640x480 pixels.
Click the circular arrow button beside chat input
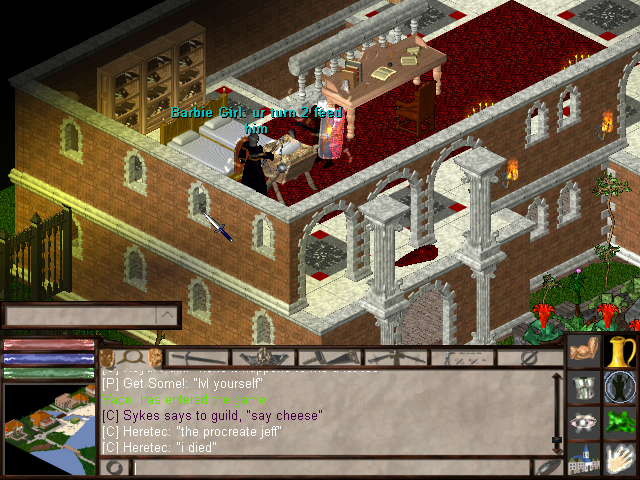click(x=115, y=467)
